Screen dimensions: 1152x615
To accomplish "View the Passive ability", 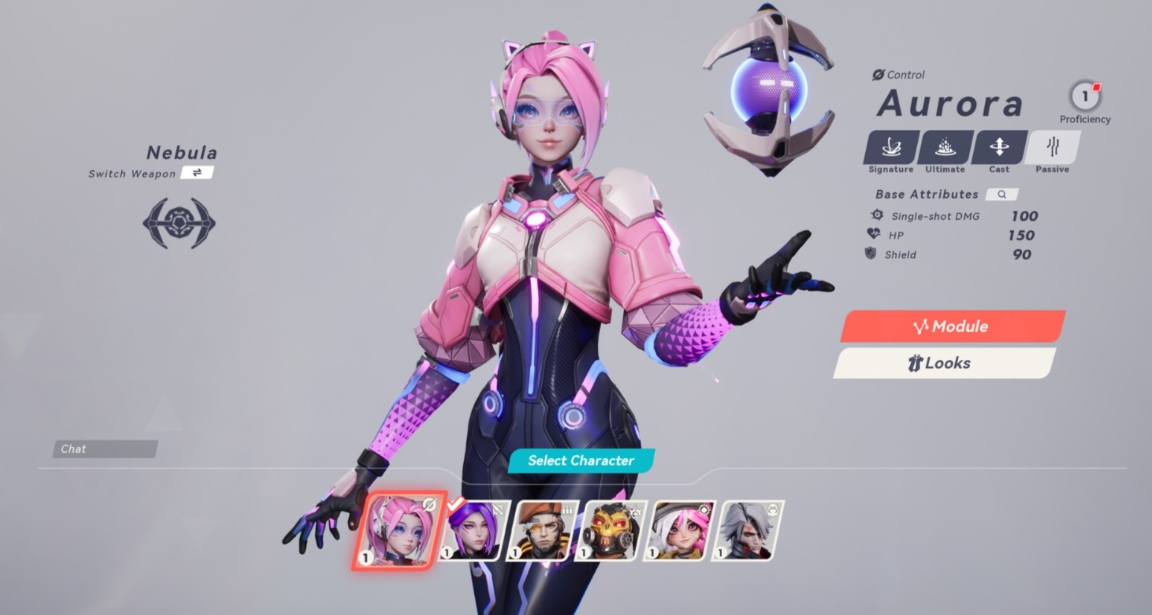I will 1052,148.
